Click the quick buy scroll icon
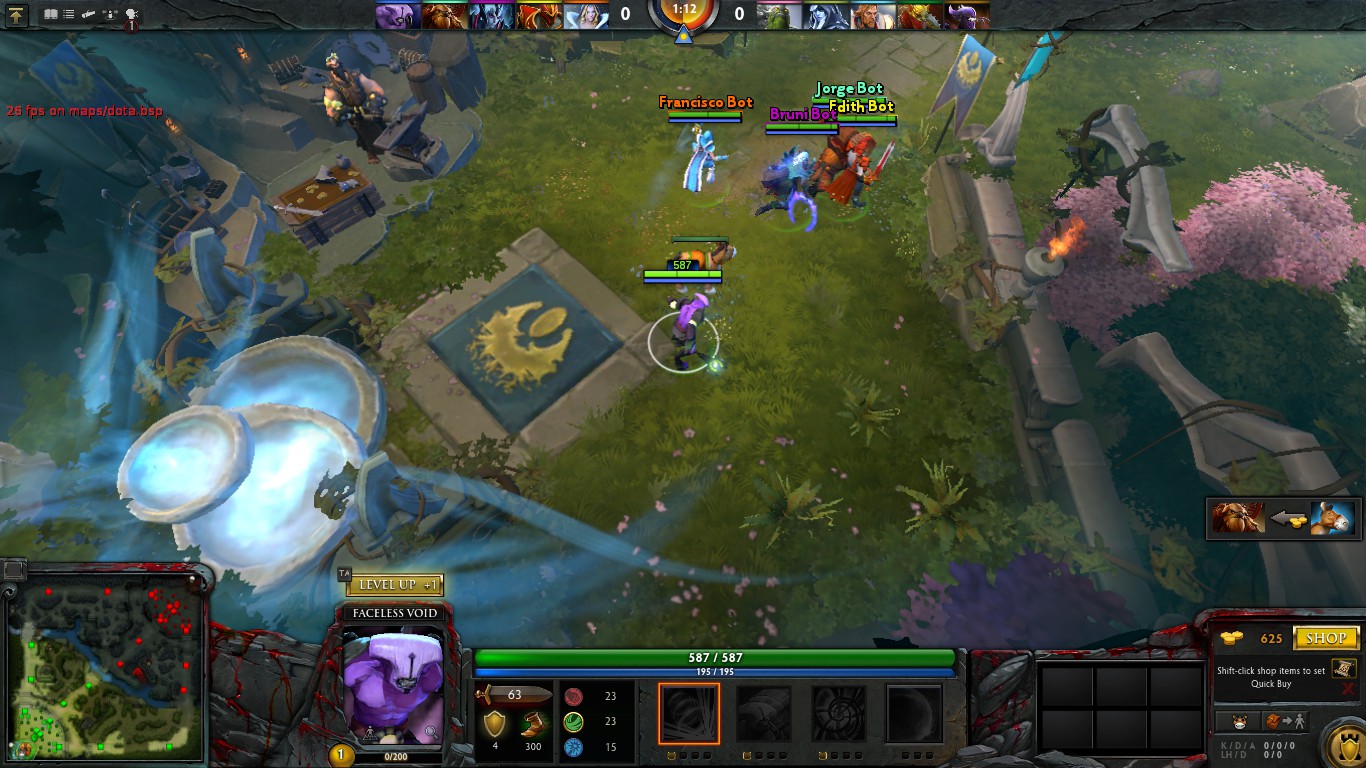1366x768 pixels. click(x=1346, y=667)
